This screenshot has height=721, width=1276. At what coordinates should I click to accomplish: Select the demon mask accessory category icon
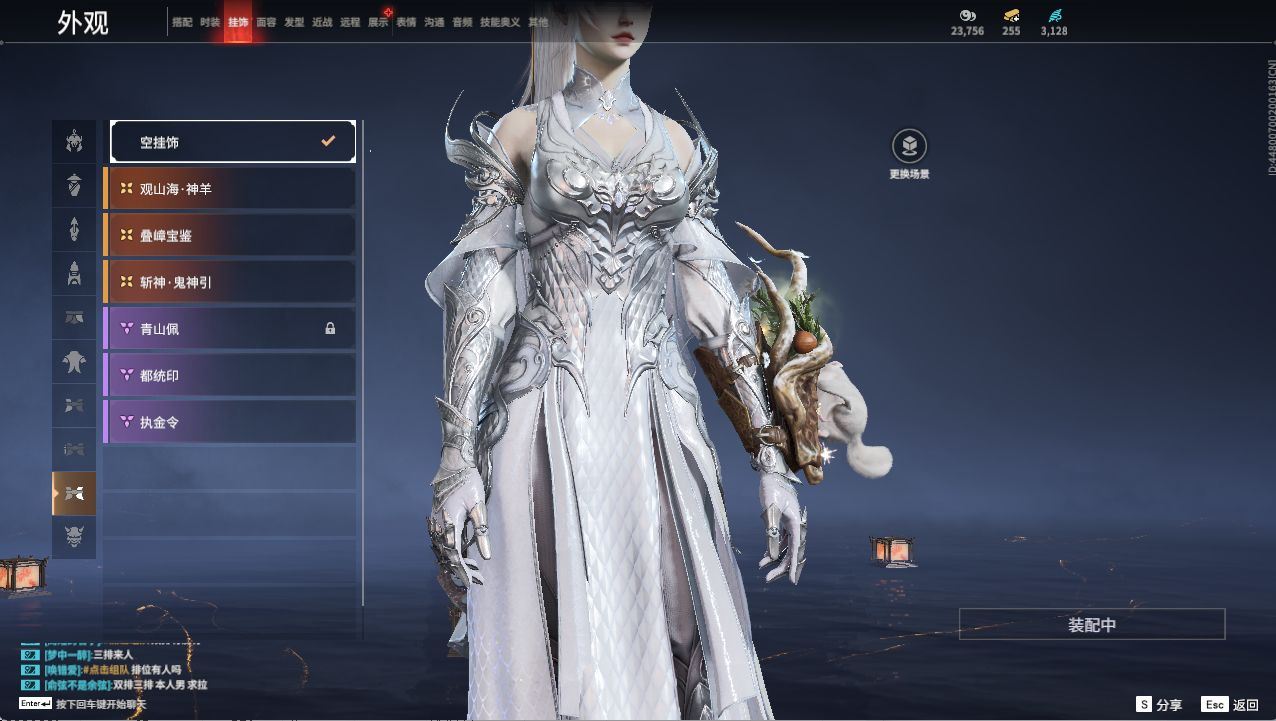[74, 537]
